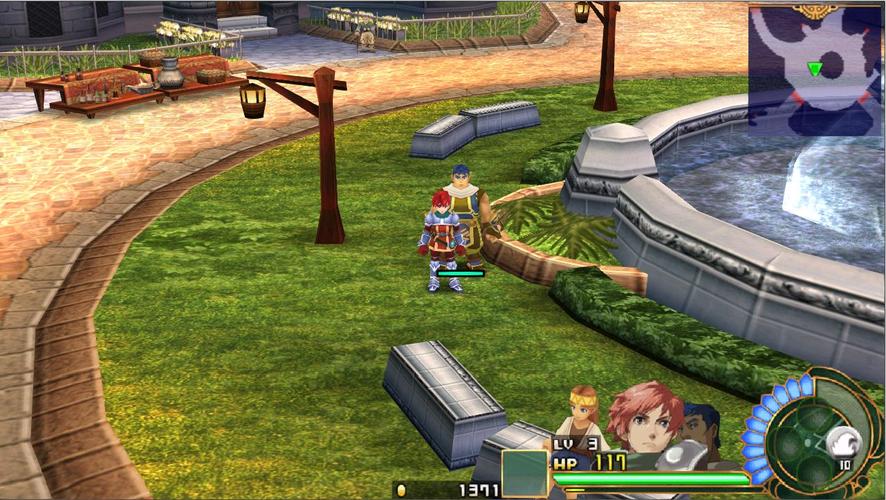
Task: Use the white wing item icon
Action: (846, 440)
